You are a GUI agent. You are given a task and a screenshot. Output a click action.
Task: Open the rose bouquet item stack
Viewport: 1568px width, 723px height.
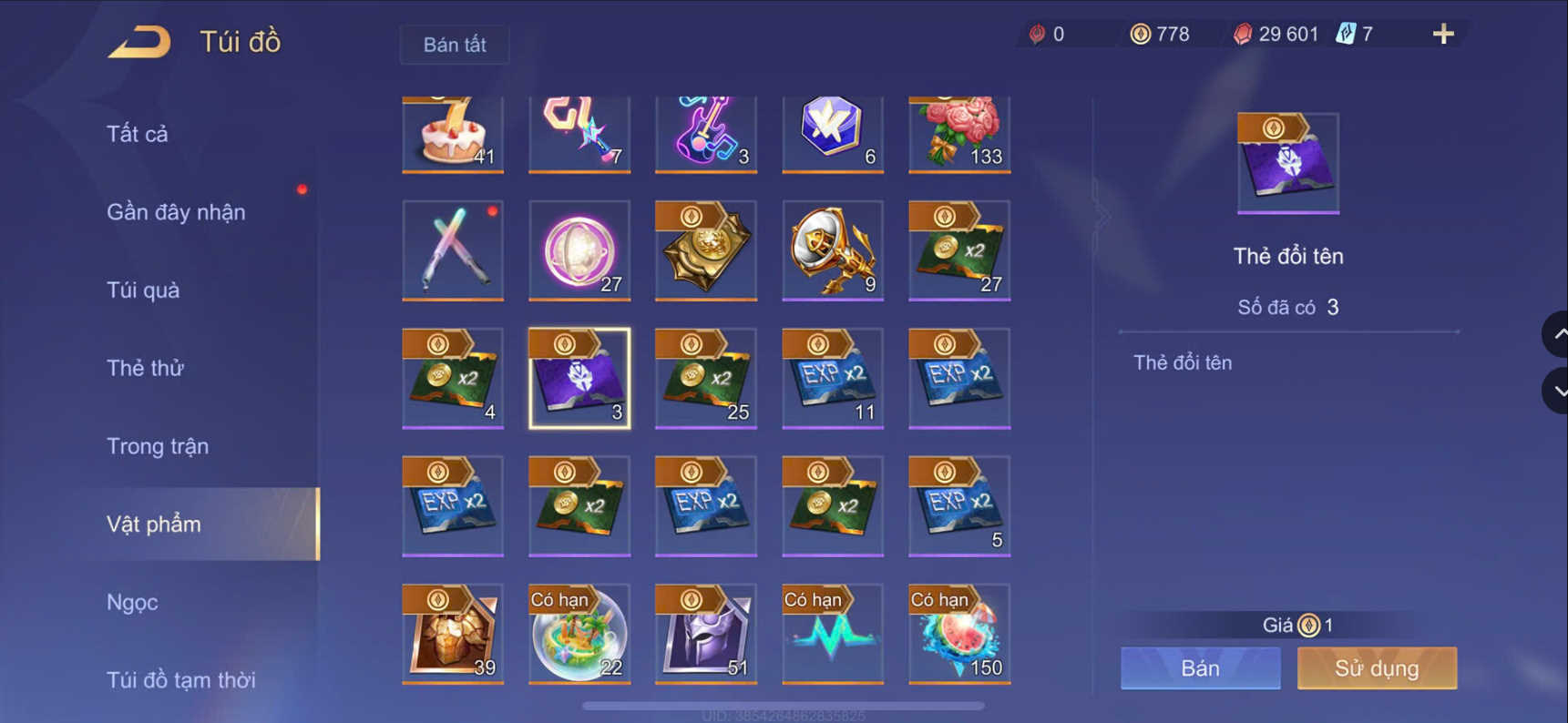pos(958,133)
